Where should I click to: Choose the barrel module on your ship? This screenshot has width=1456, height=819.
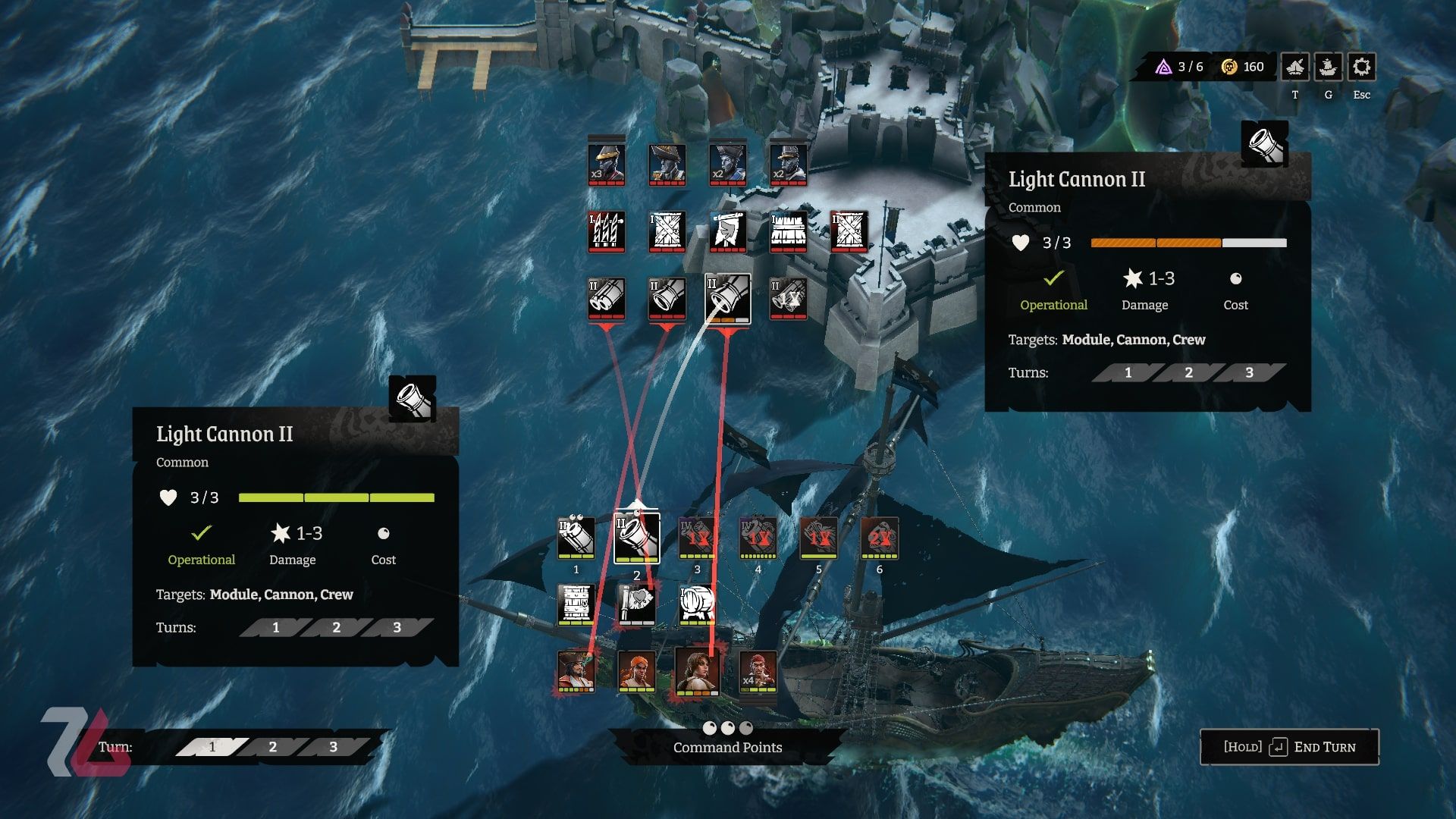pos(697,604)
